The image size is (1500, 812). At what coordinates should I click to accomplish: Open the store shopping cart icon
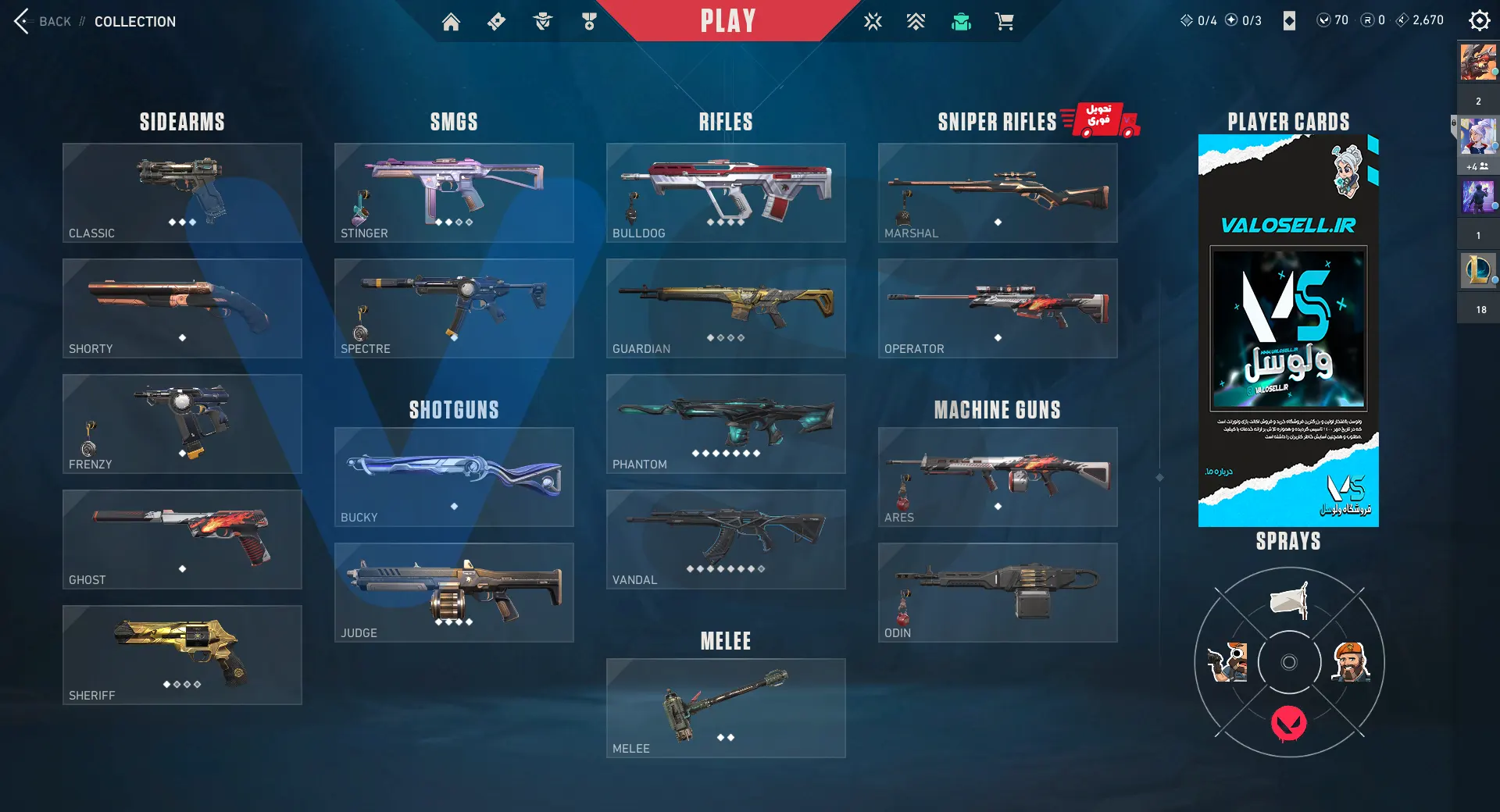pos(1005,22)
